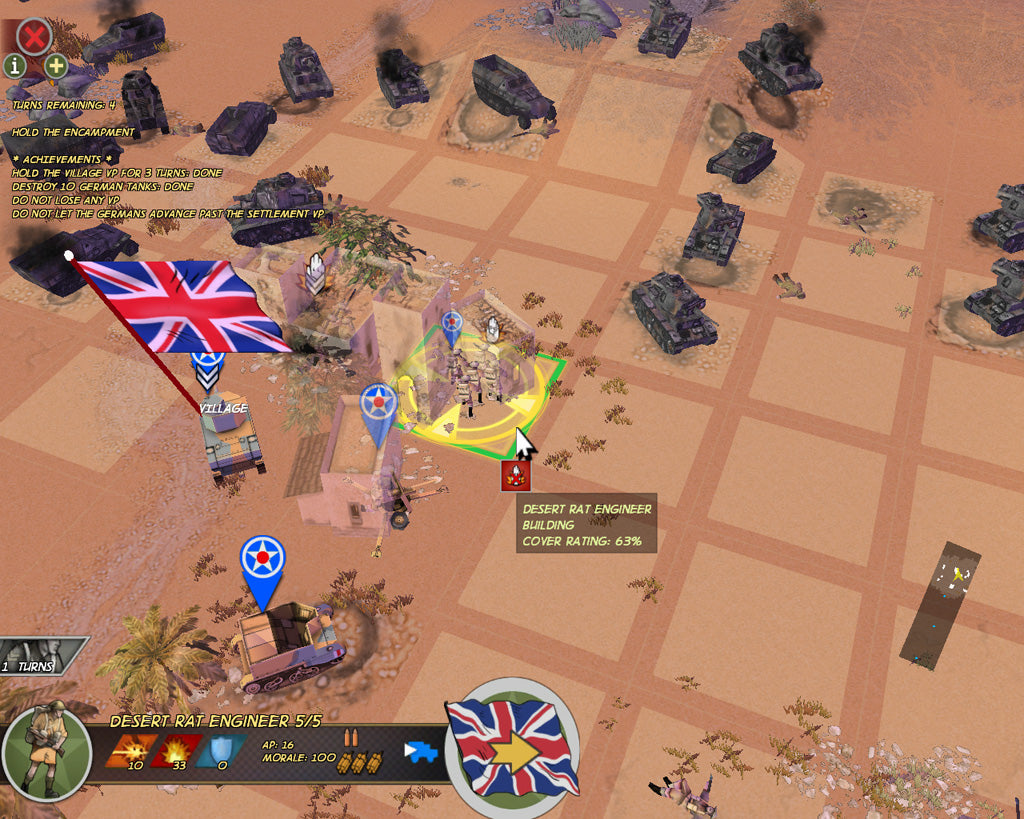Screen dimensions: 1024x819
Task: Click the blue shield defense icon
Action: (x=222, y=749)
